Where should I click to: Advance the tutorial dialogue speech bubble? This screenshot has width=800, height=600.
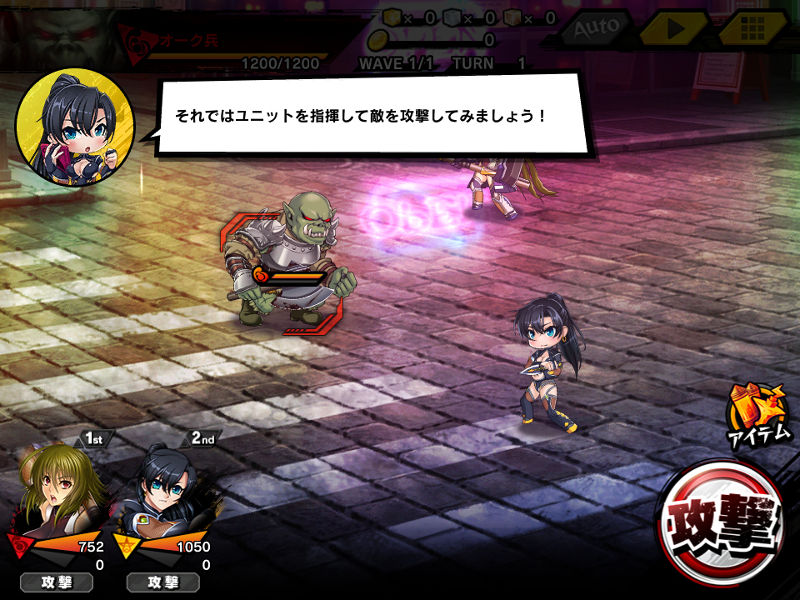pos(370,116)
